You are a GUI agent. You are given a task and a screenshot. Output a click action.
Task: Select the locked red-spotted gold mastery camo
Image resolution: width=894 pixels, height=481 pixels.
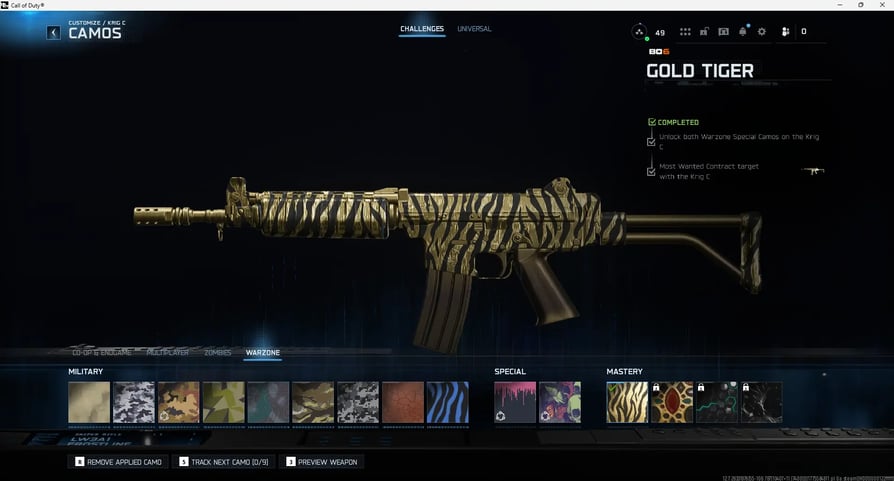(x=672, y=402)
